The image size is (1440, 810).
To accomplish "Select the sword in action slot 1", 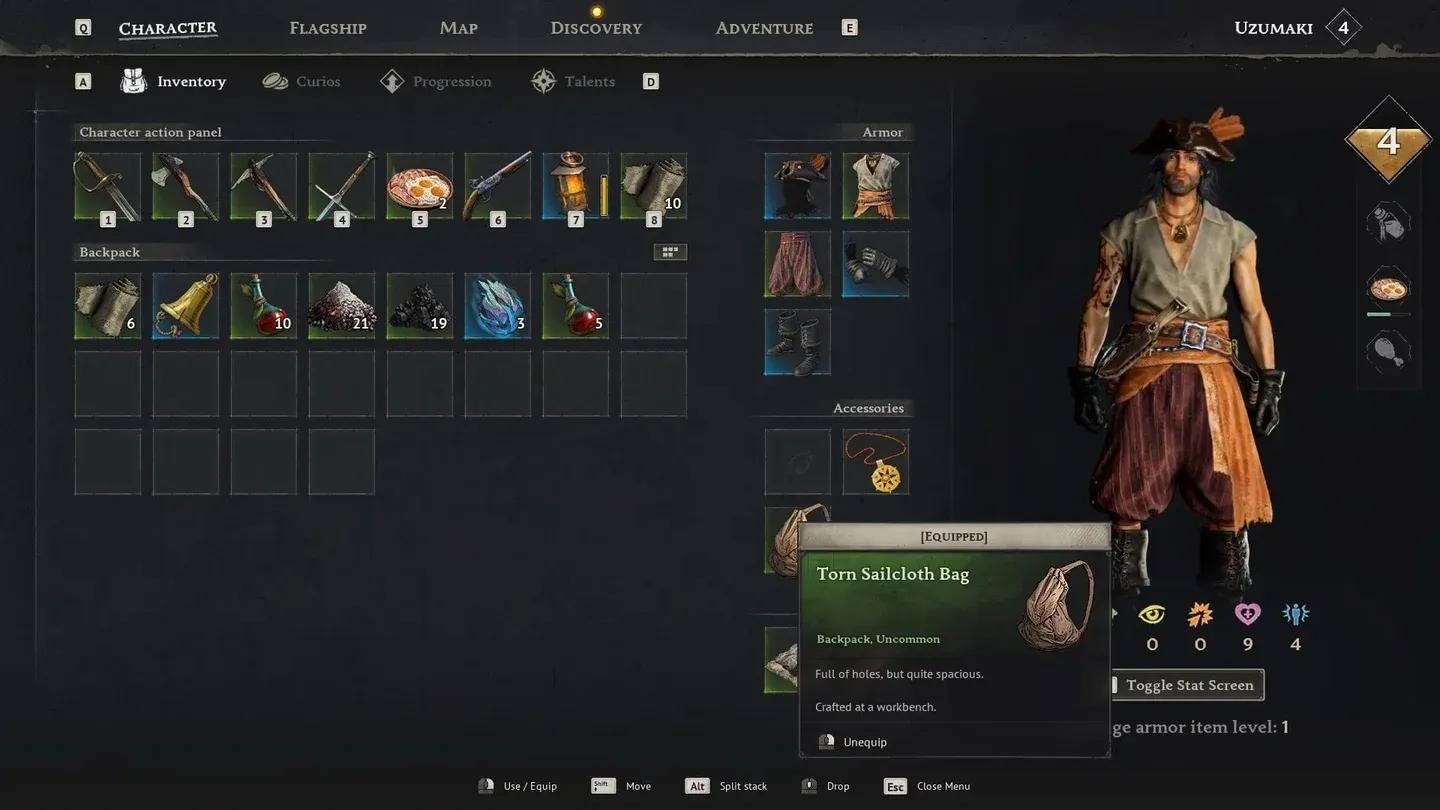I will (x=107, y=184).
